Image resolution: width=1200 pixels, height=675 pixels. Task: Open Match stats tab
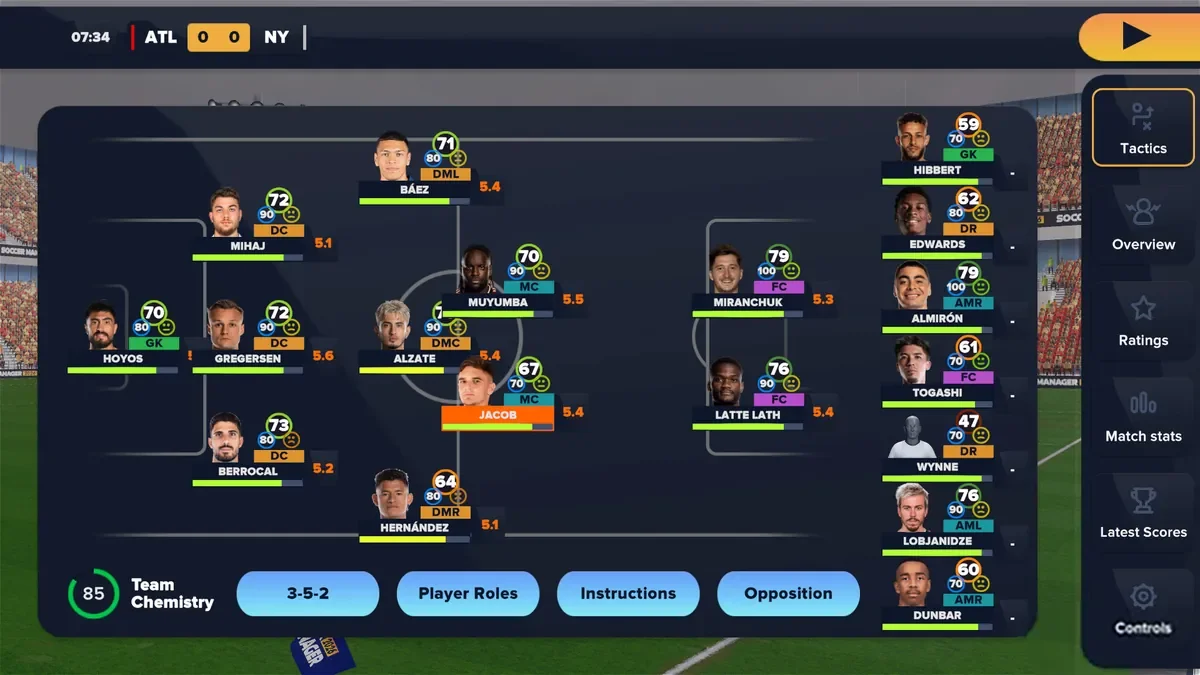pos(1143,416)
